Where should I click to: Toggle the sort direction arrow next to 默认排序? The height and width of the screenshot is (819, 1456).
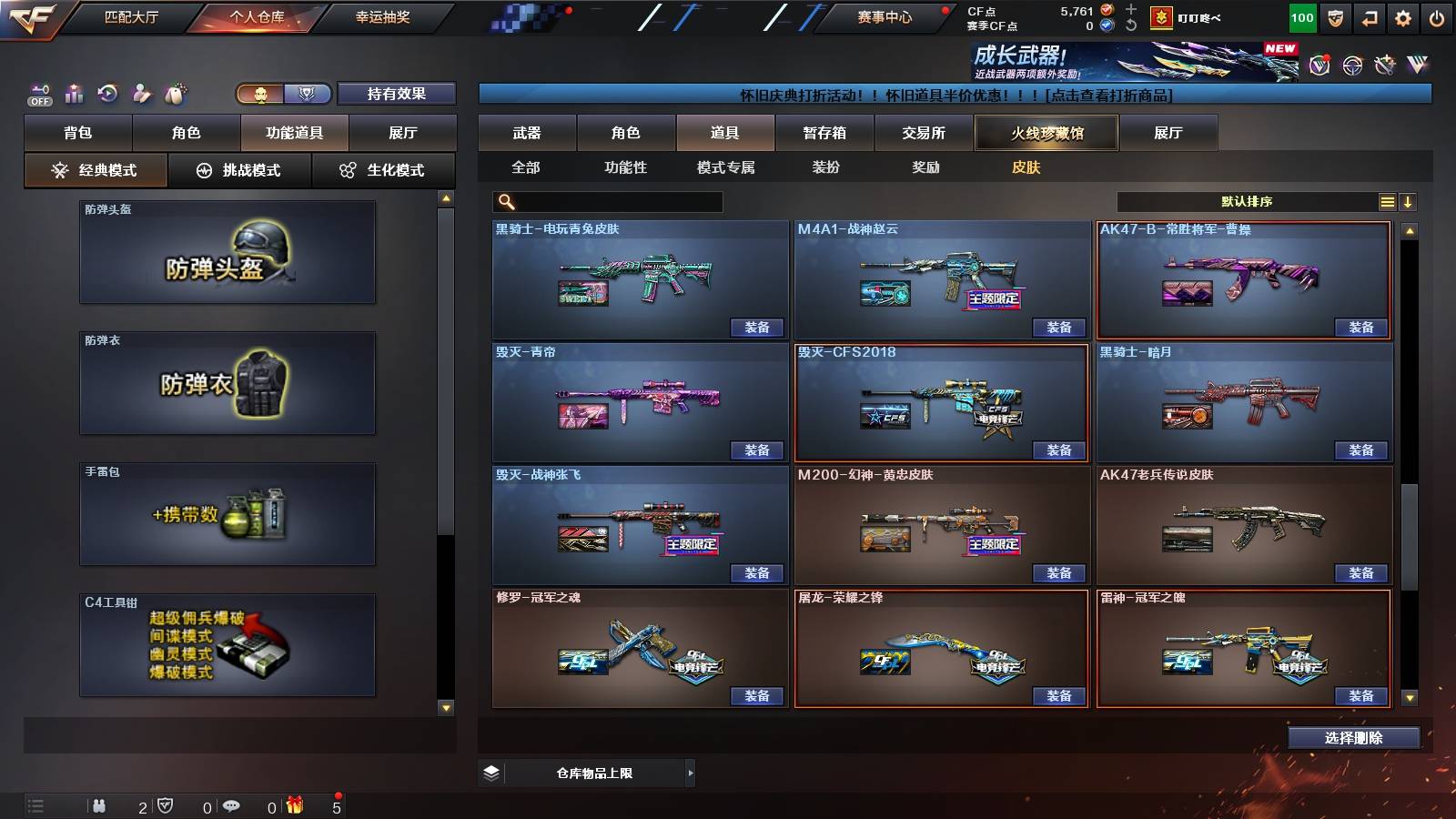tap(1409, 201)
